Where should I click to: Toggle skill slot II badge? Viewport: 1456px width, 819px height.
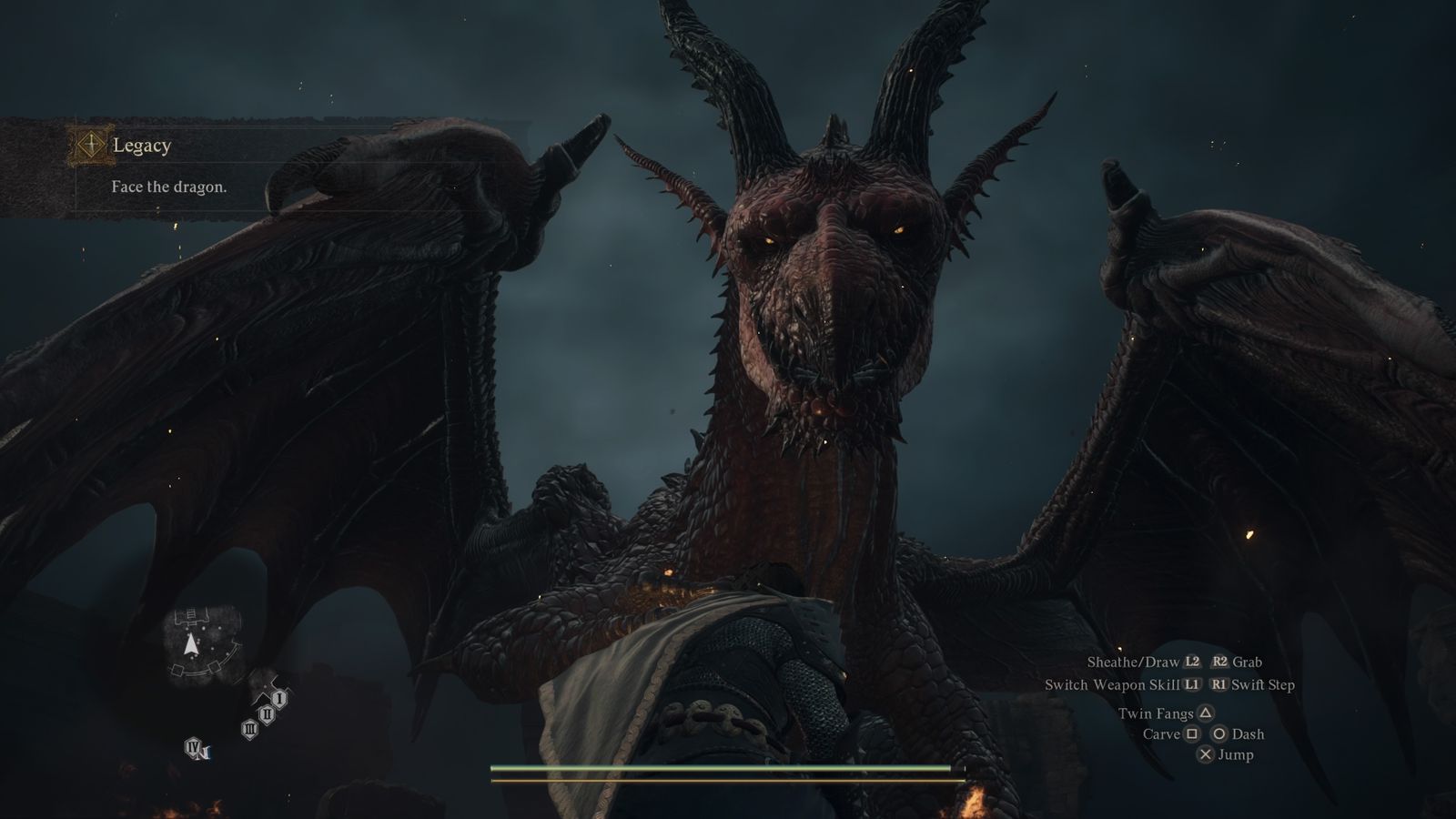click(x=268, y=714)
